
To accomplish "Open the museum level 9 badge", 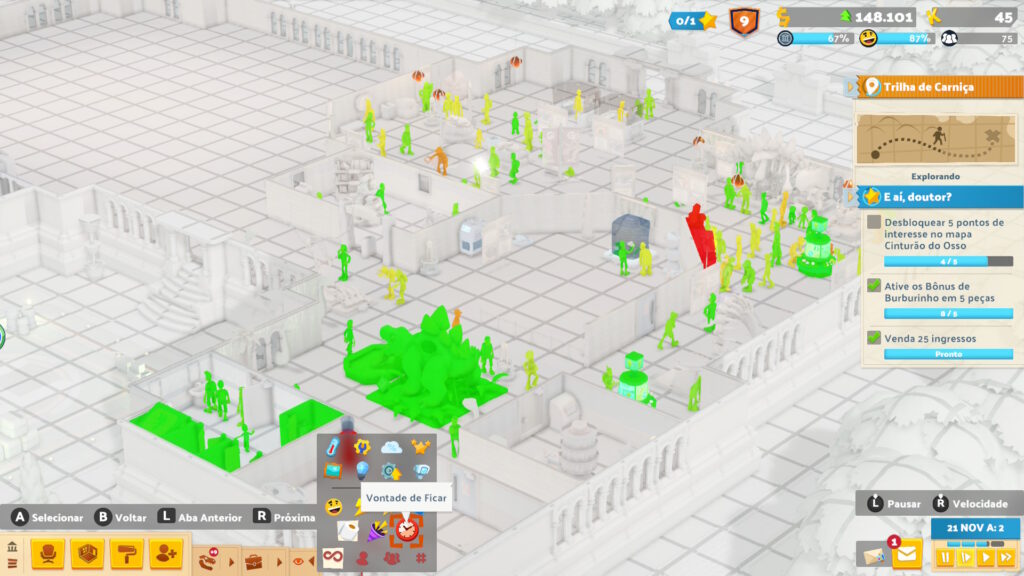I will [743, 20].
